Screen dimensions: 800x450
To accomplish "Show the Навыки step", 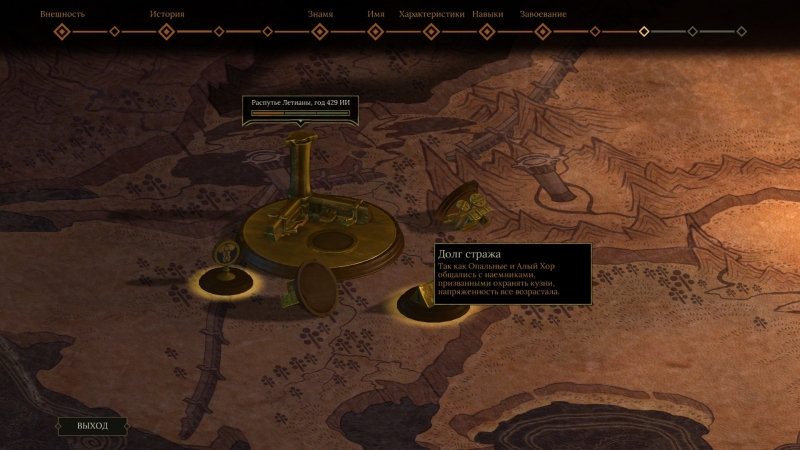I will click(487, 31).
